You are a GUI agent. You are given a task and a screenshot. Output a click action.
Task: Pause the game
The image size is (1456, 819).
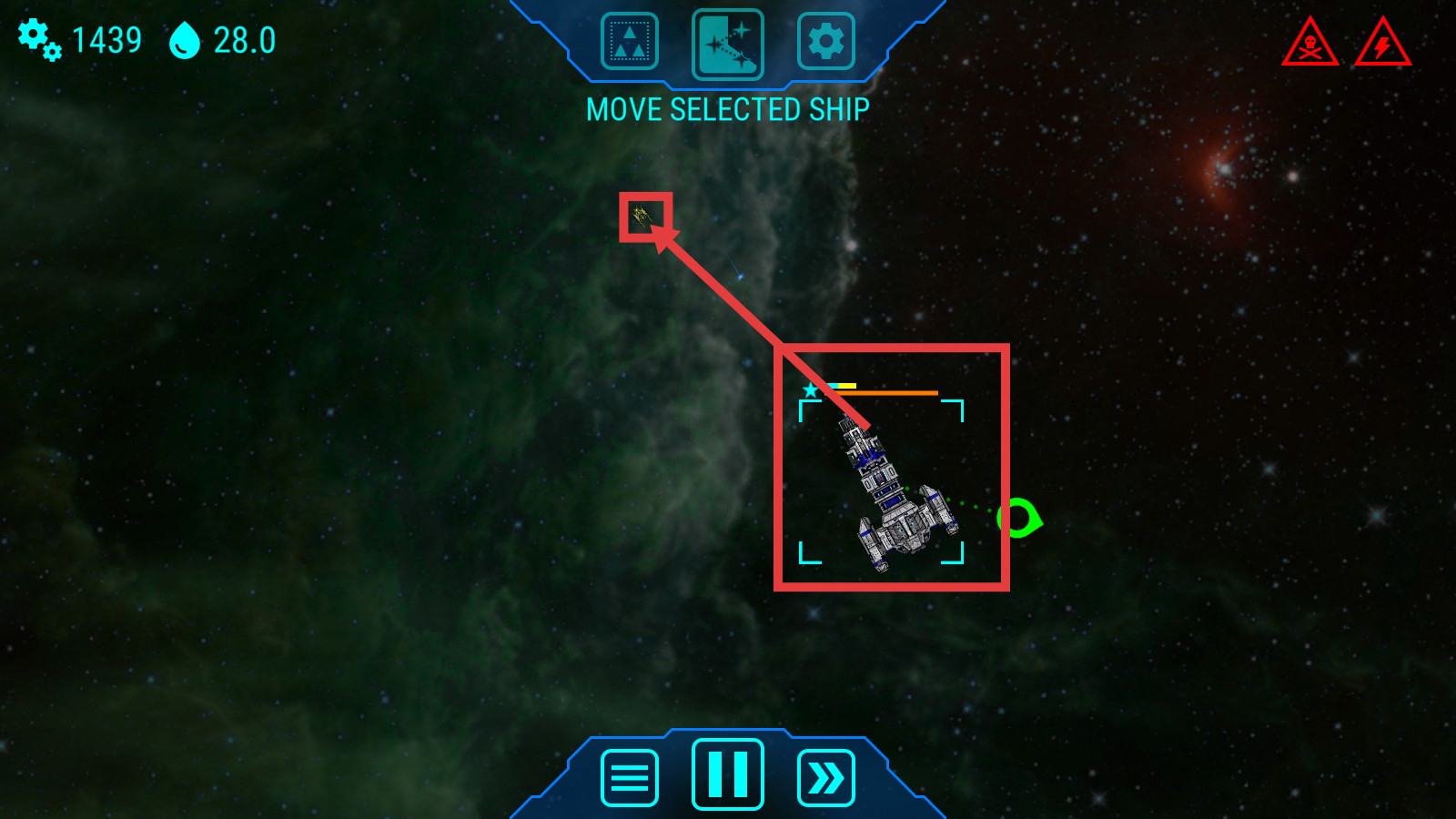click(727, 774)
